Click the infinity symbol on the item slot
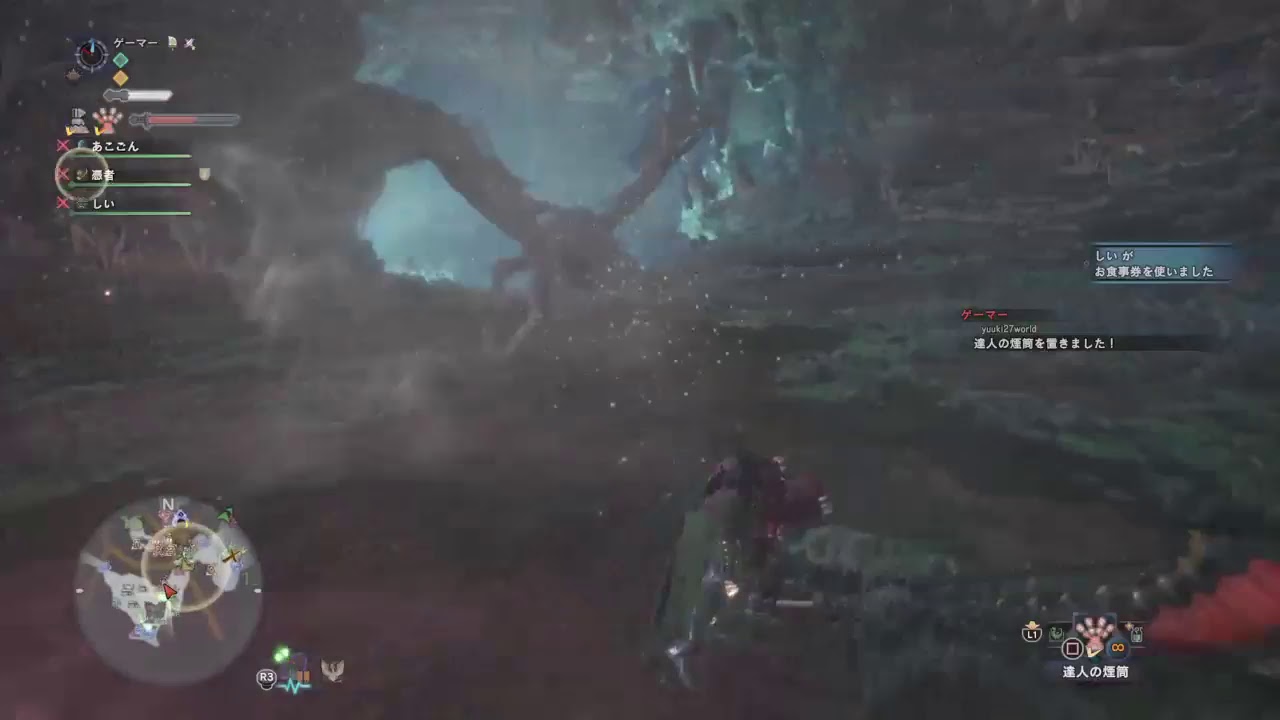Screen dimensions: 1280x720 [x=1117, y=648]
